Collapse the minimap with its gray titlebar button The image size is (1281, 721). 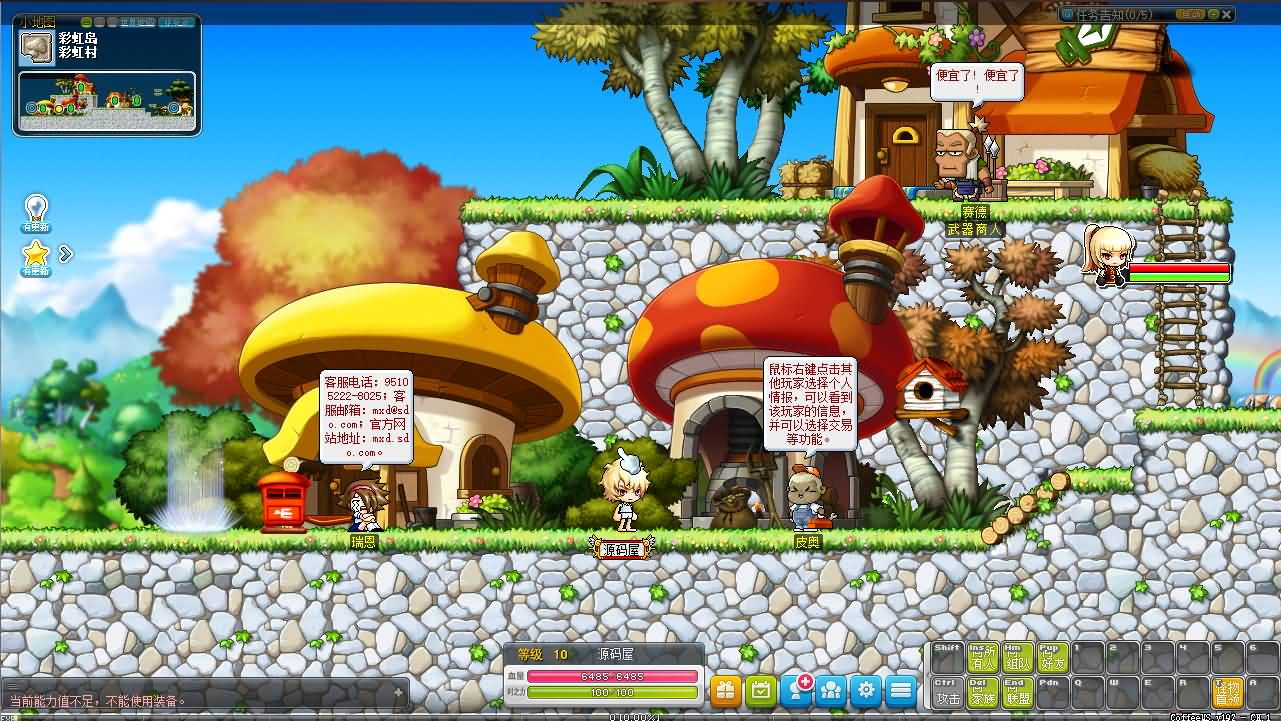coord(101,21)
